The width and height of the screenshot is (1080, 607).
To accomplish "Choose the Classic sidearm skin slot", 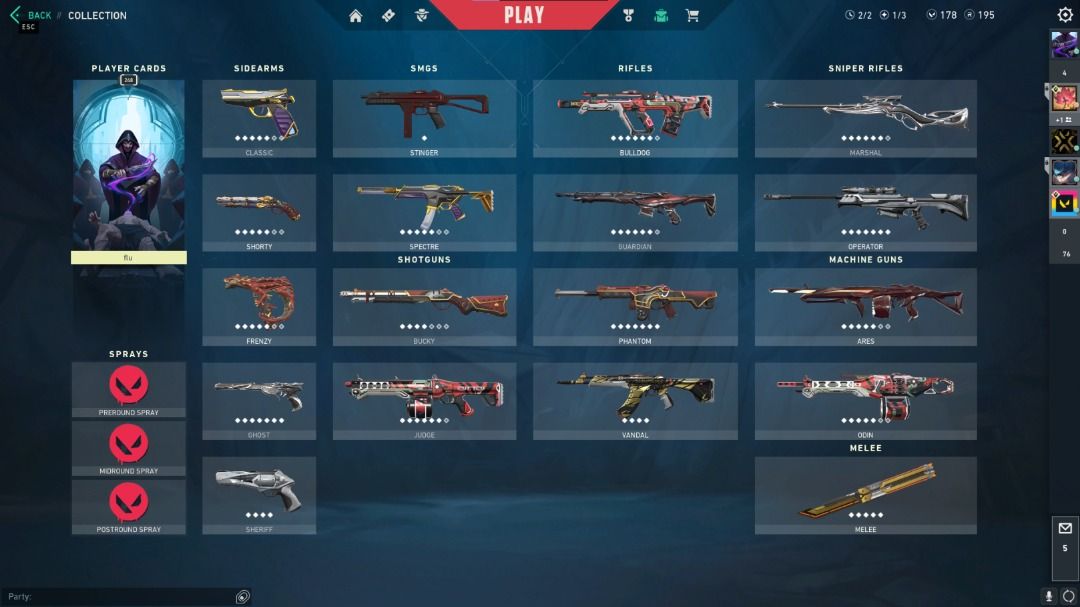I will (259, 117).
